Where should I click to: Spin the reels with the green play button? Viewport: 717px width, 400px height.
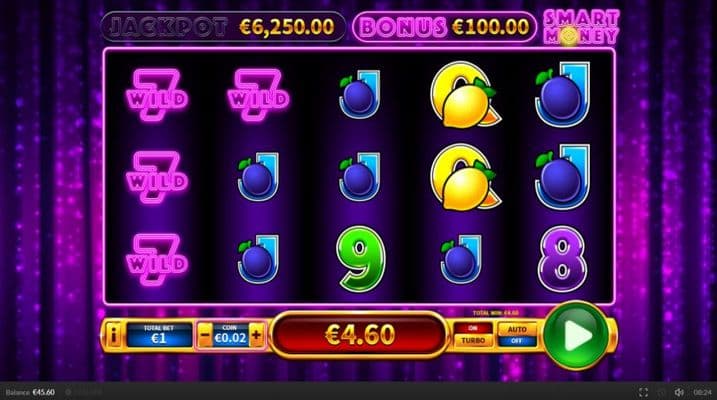coord(575,334)
